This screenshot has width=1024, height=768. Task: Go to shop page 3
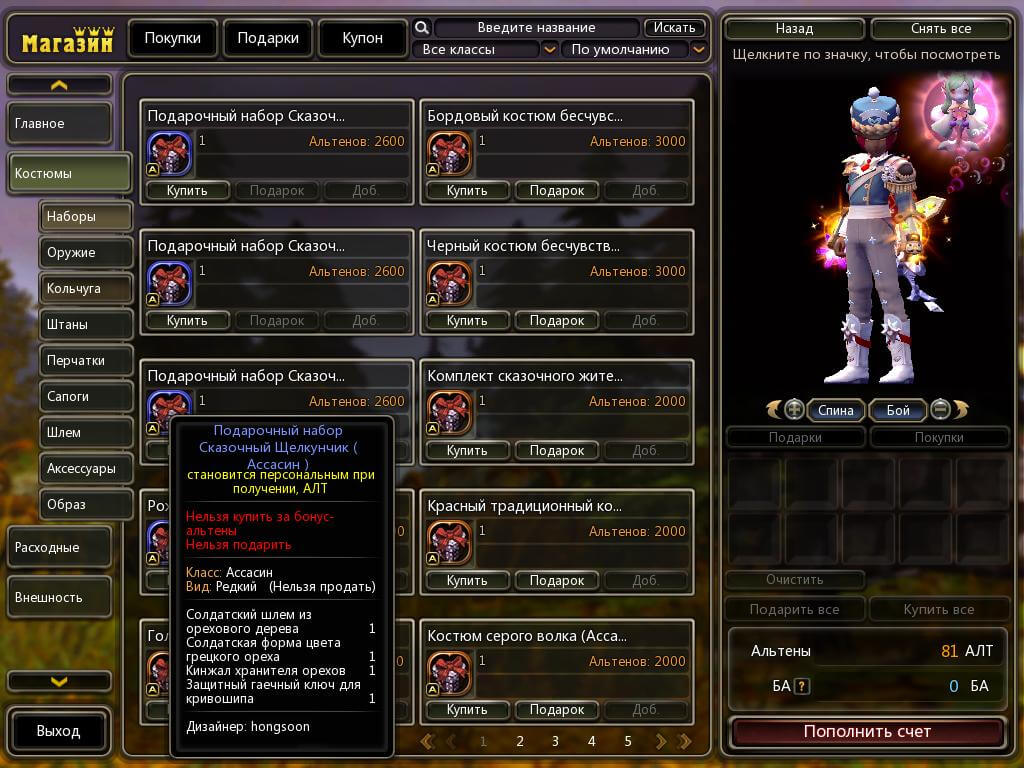coord(555,741)
